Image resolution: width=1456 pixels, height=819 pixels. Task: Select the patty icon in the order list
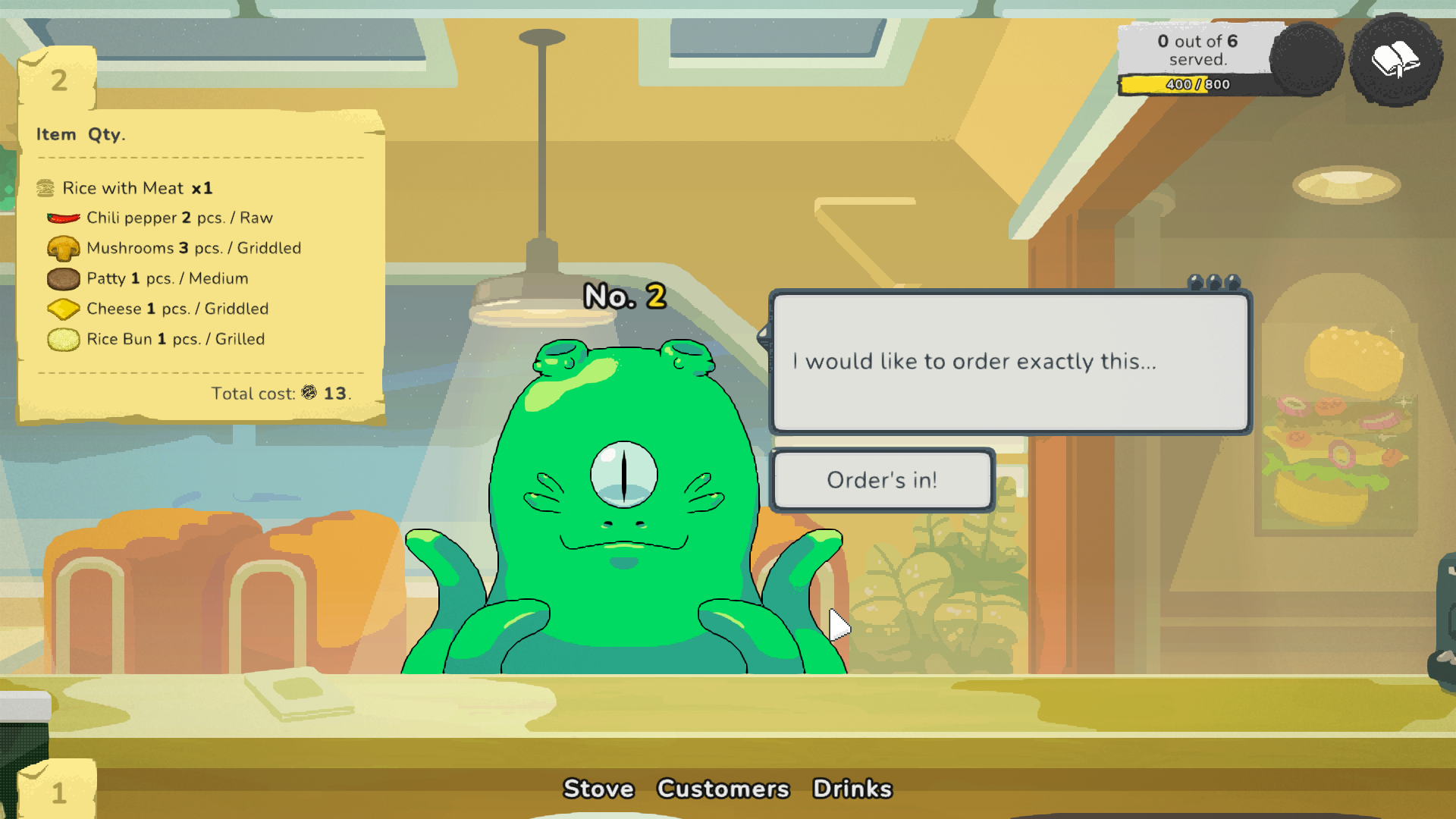point(64,278)
